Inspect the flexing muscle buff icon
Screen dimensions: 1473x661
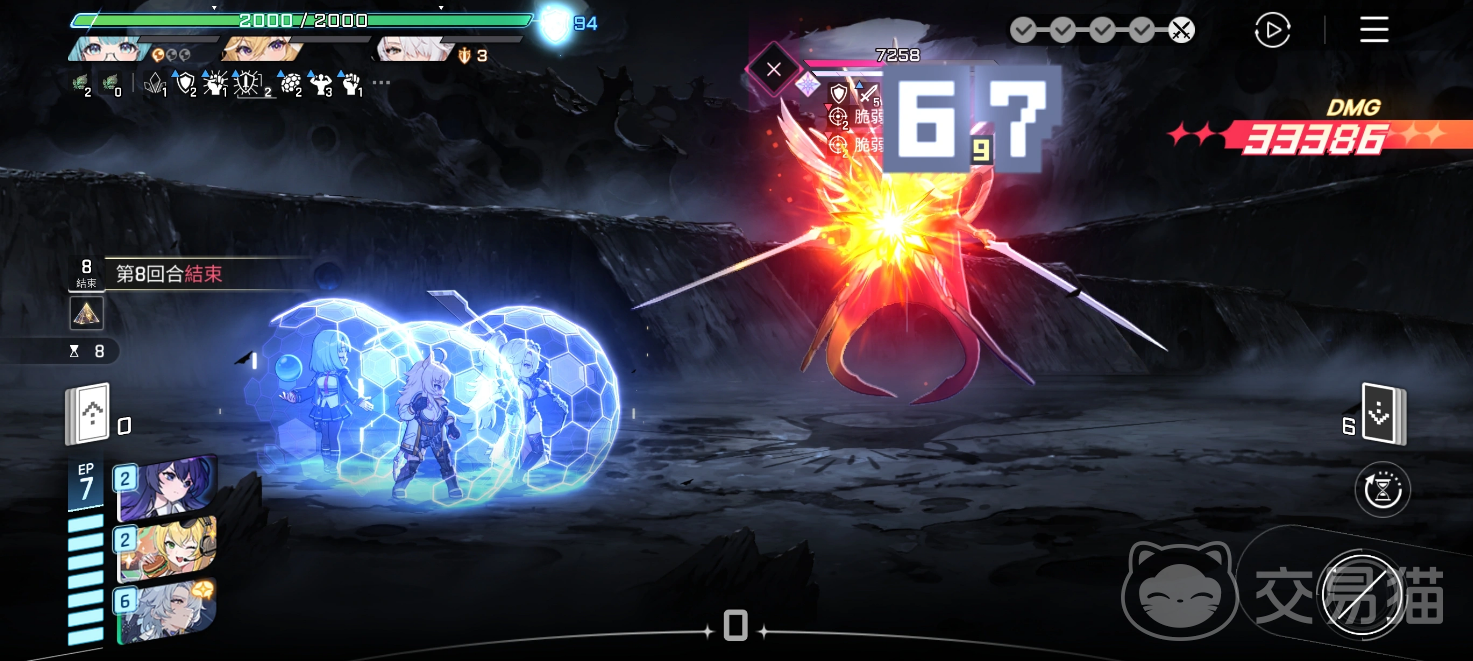tap(320, 84)
